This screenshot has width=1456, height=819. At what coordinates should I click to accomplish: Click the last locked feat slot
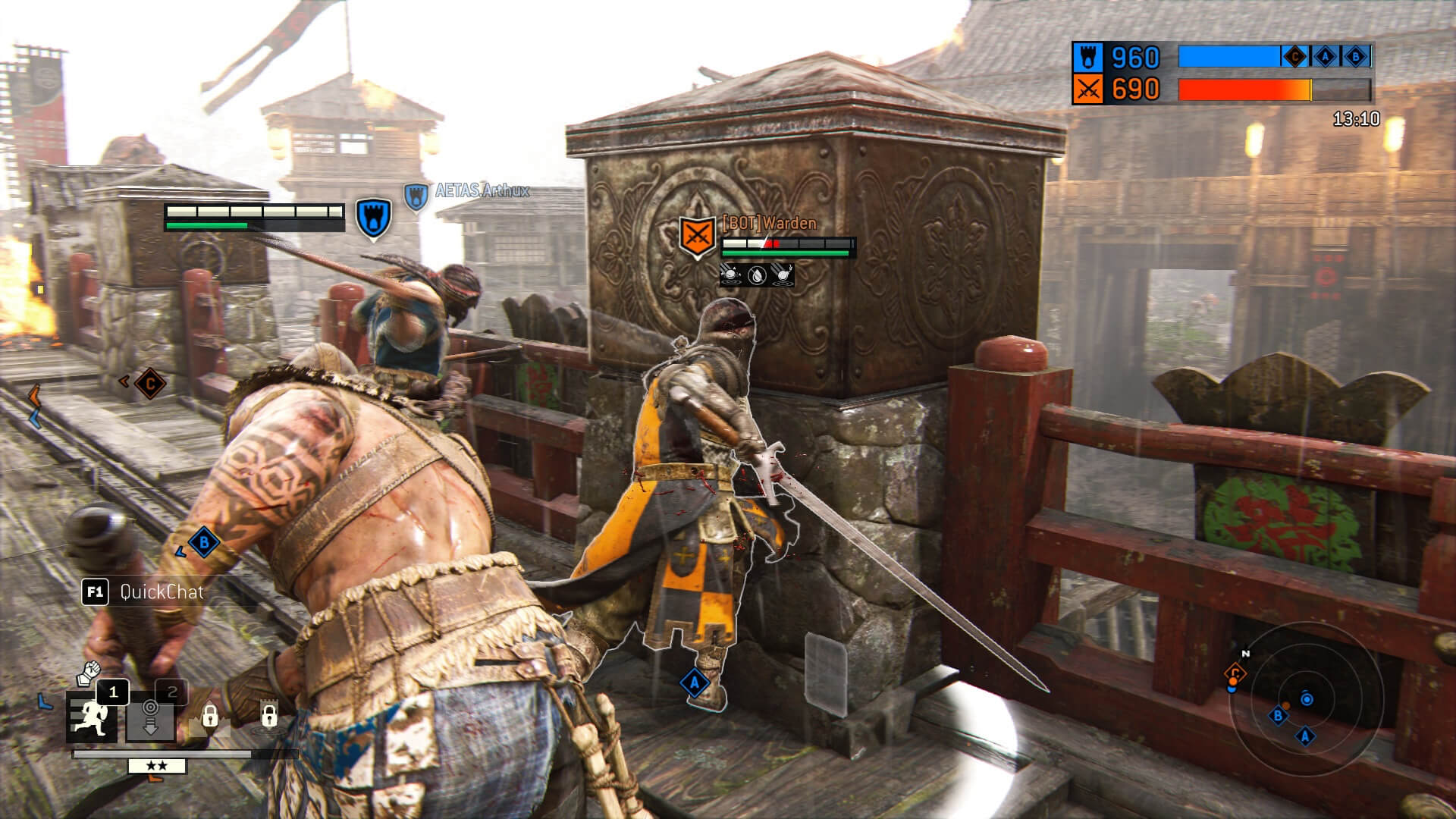click(268, 716)
